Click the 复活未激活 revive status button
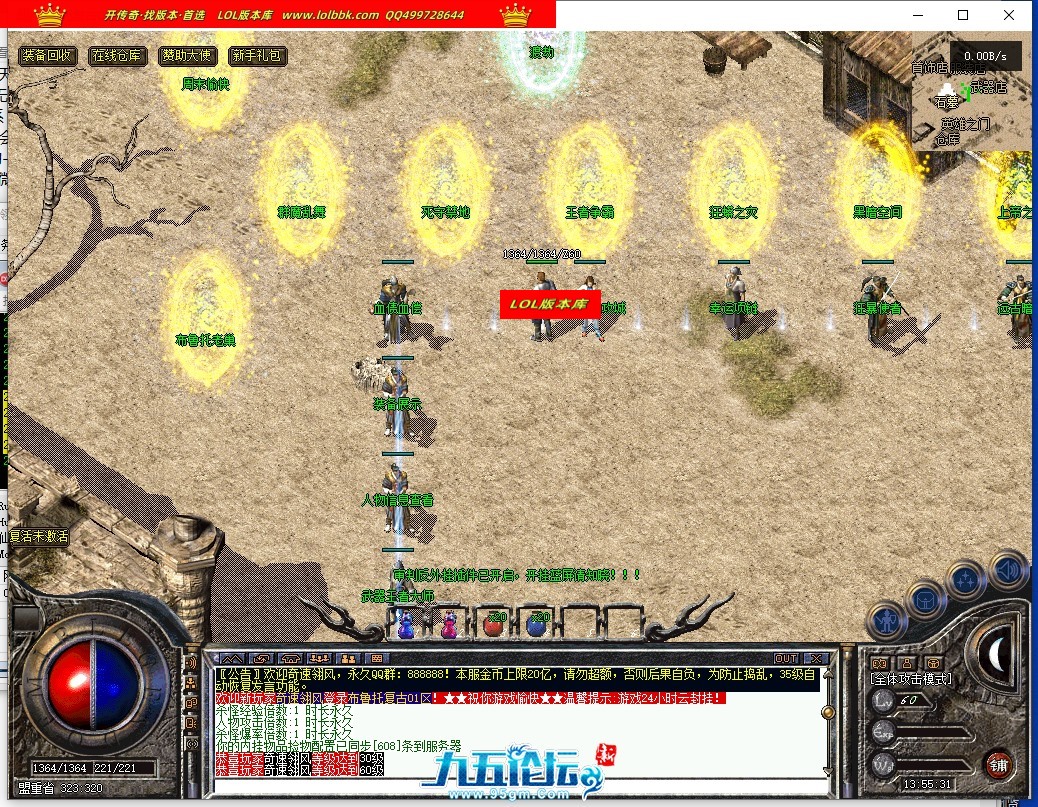The width and height of the screenshot is (1038, 807). [x=37, y=536]
